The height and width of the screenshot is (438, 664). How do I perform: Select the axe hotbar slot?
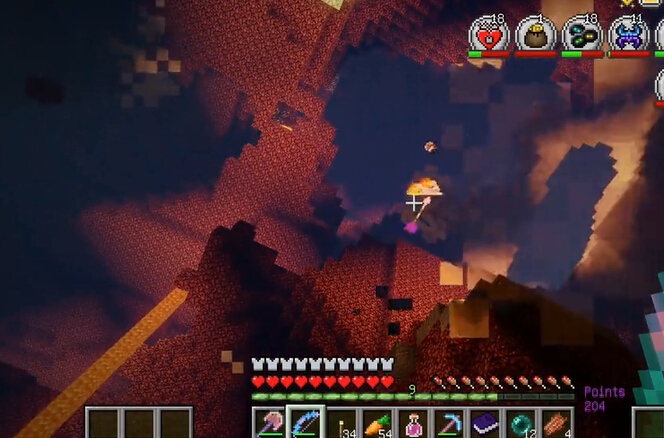tap(269, 423)
